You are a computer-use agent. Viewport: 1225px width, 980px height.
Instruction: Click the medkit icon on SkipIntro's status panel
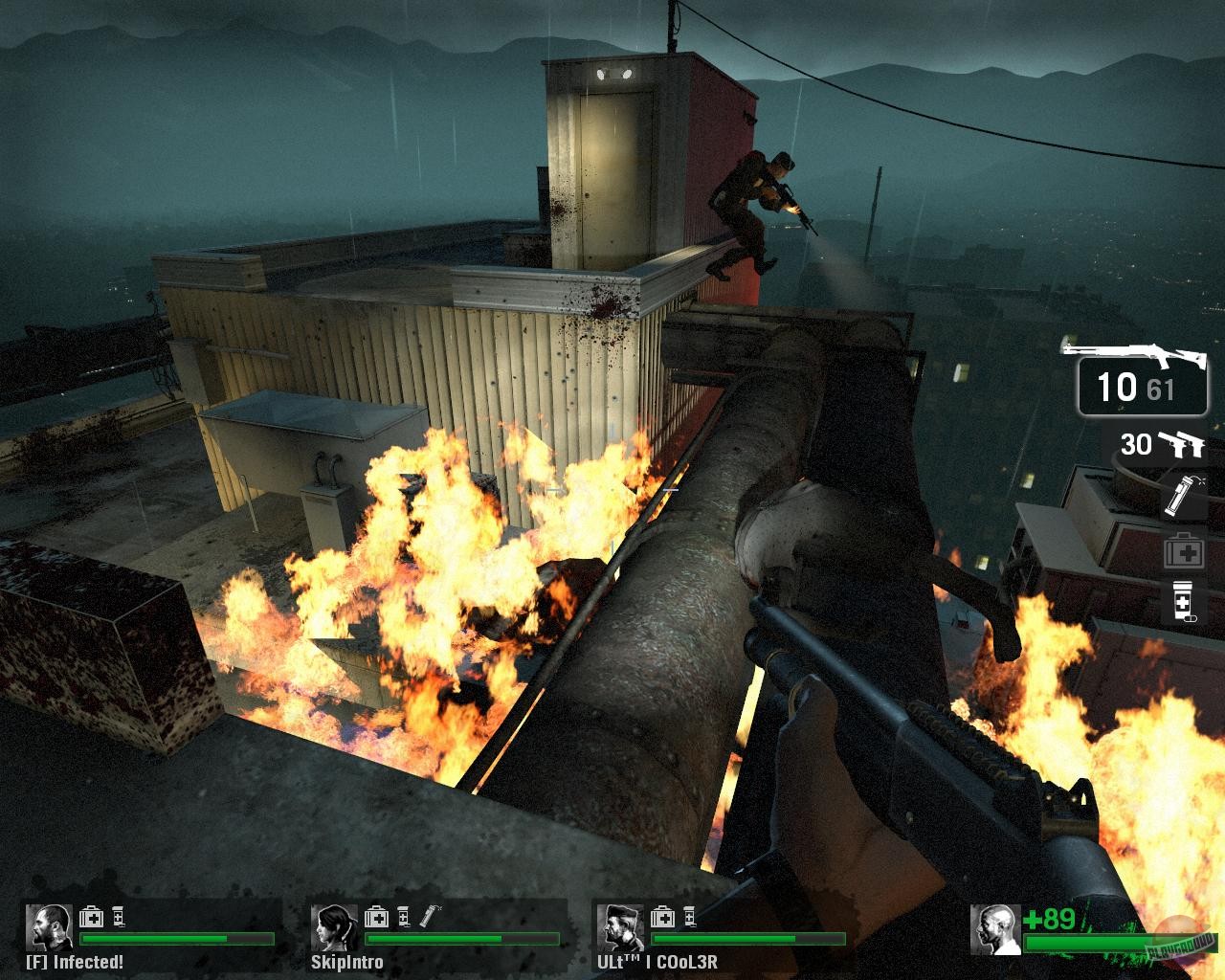click(x=375, y=916)
